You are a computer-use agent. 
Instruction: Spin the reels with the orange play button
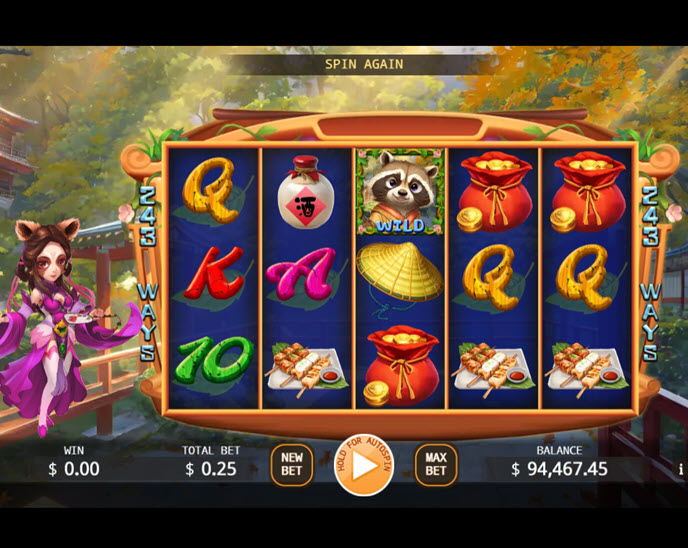pyautogui.click(x=364, y=465)
